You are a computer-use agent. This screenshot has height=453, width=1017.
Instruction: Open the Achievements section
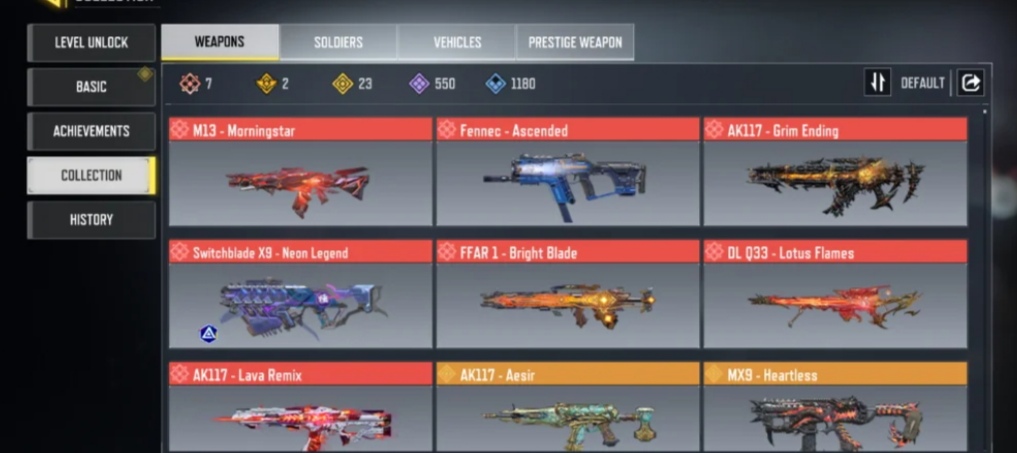[x=91, y=131]
